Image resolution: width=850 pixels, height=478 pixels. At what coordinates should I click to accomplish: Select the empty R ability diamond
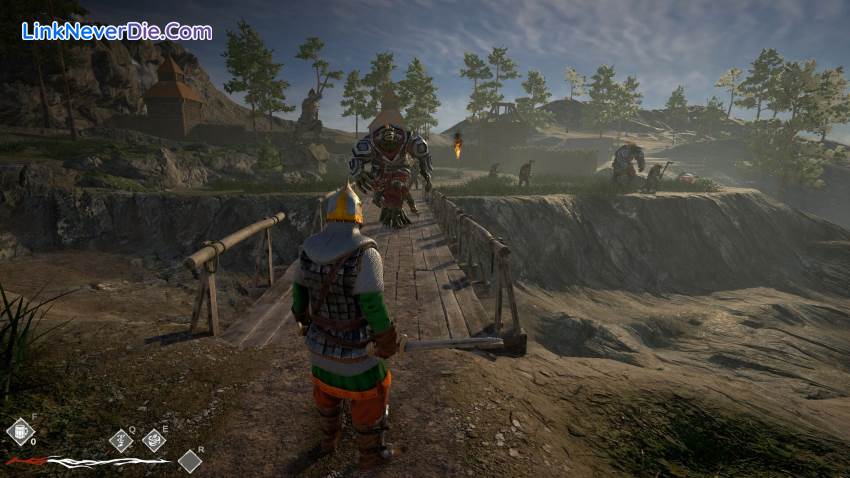(x=189, y=460)
